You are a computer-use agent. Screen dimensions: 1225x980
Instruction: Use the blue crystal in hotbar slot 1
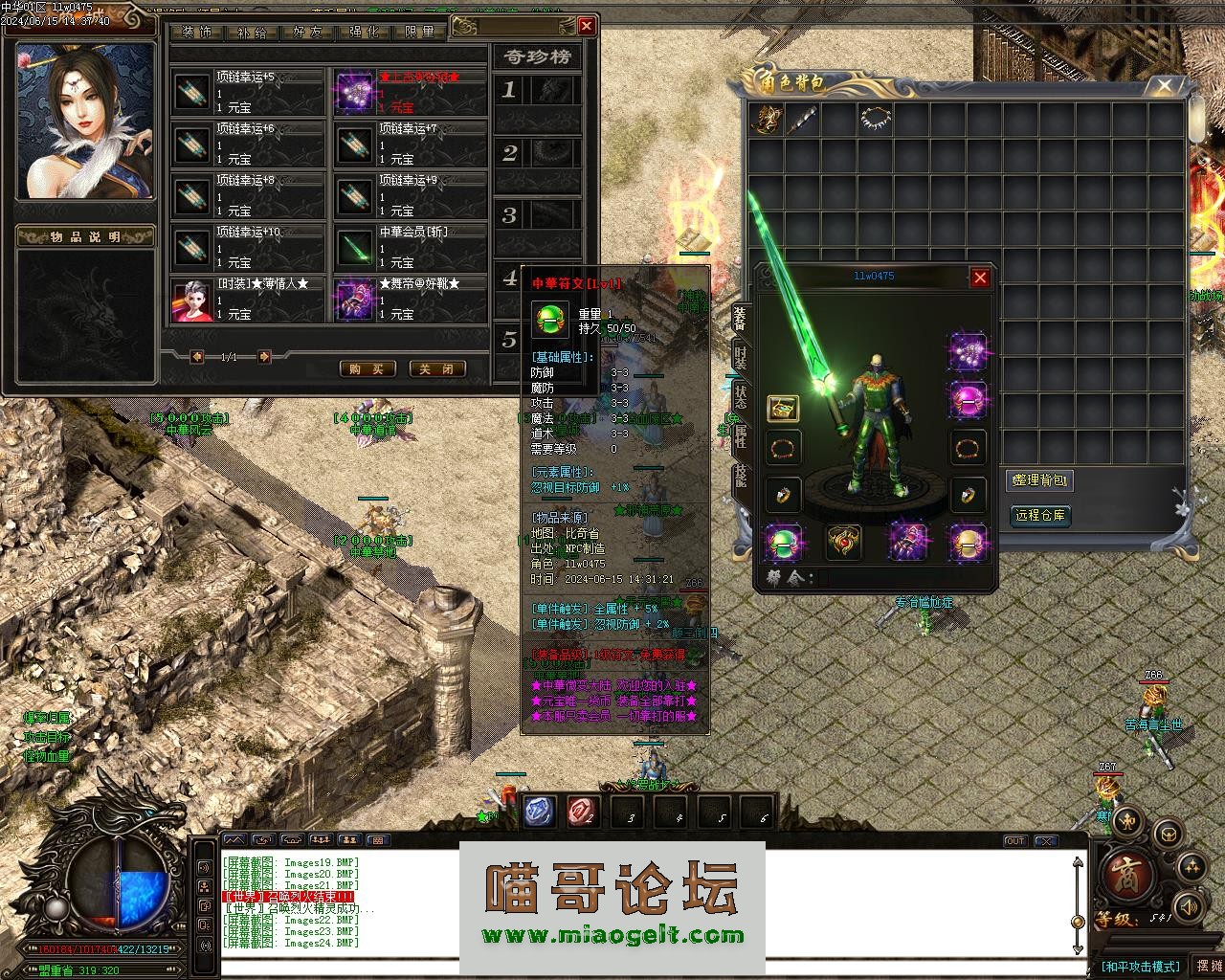point(539,813)
